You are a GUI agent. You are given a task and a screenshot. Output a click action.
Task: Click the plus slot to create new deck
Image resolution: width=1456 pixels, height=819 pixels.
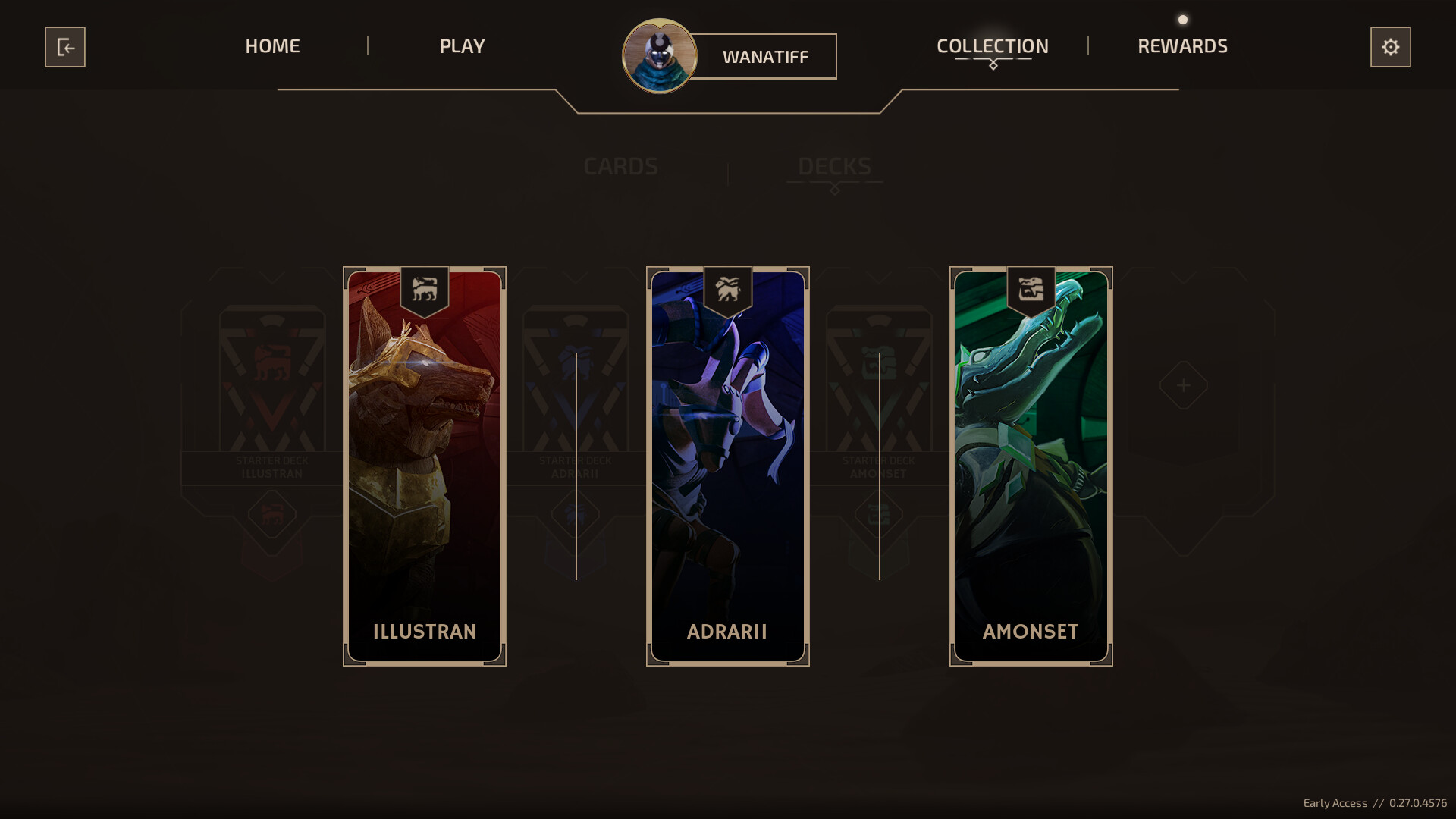tap(1183, 385)
